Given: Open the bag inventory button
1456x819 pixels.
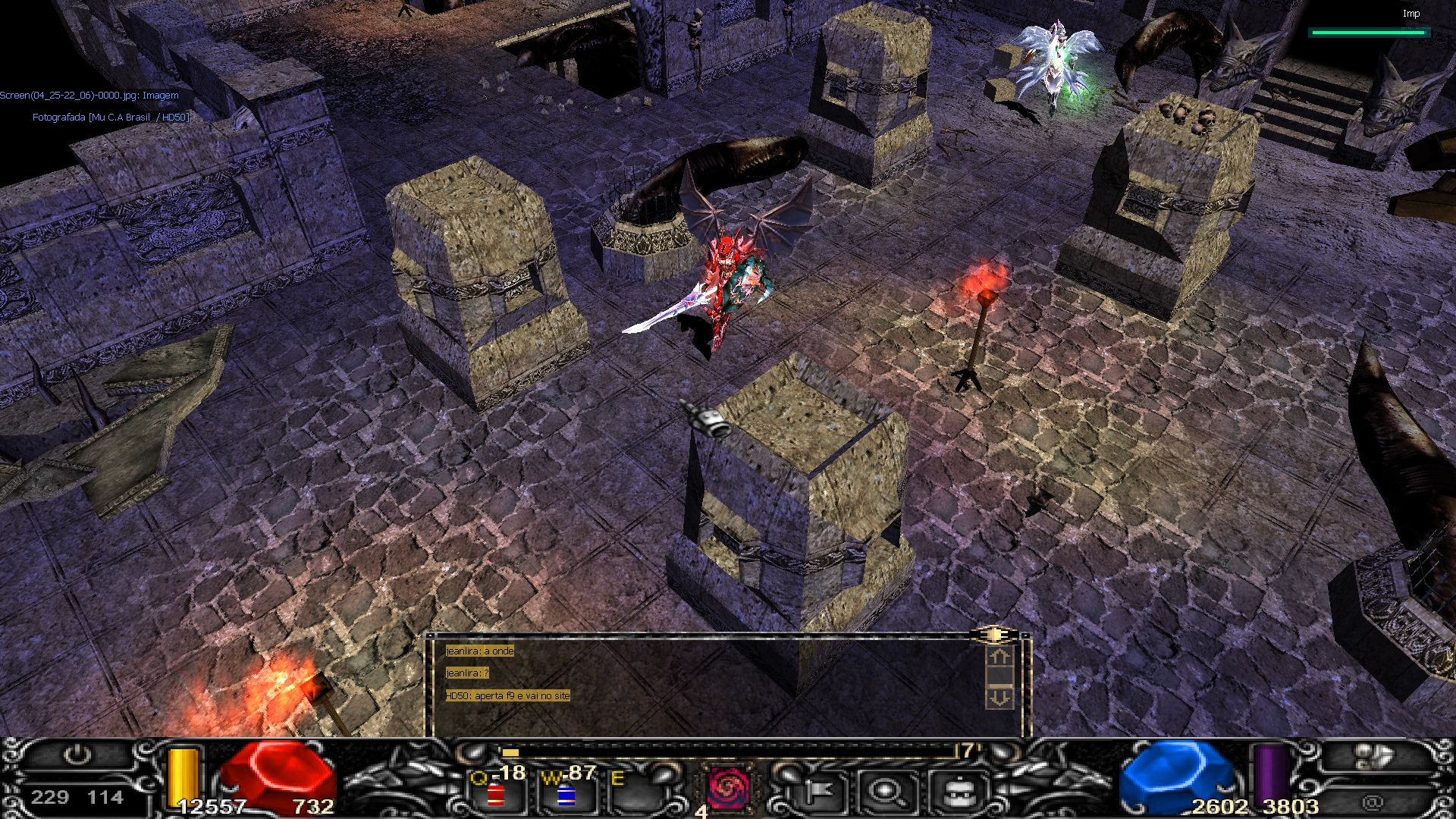Looking at the screenshot, I should pos(960,792).
